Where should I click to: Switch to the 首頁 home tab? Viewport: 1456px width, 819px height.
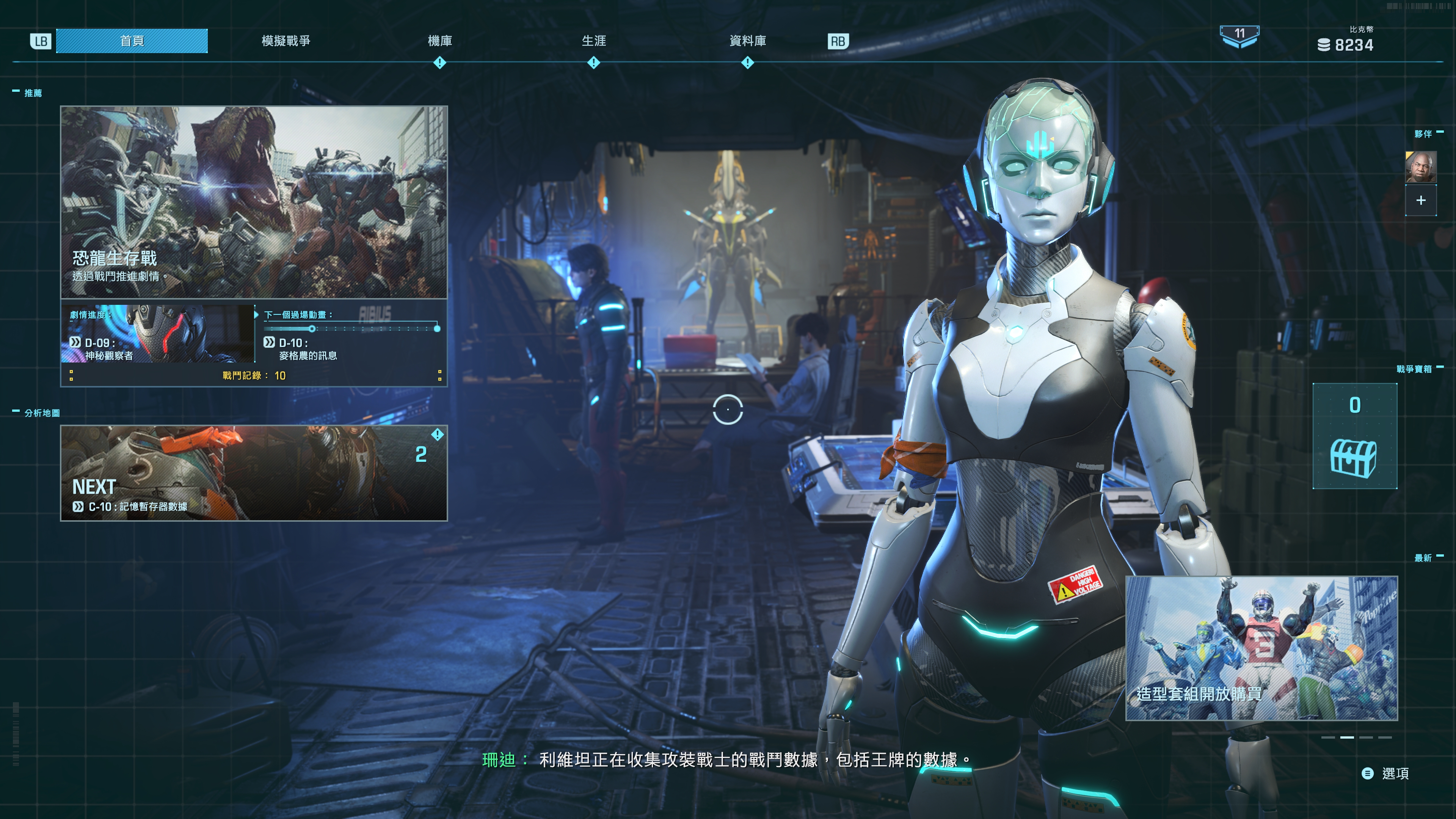click(x=132, y=41)
